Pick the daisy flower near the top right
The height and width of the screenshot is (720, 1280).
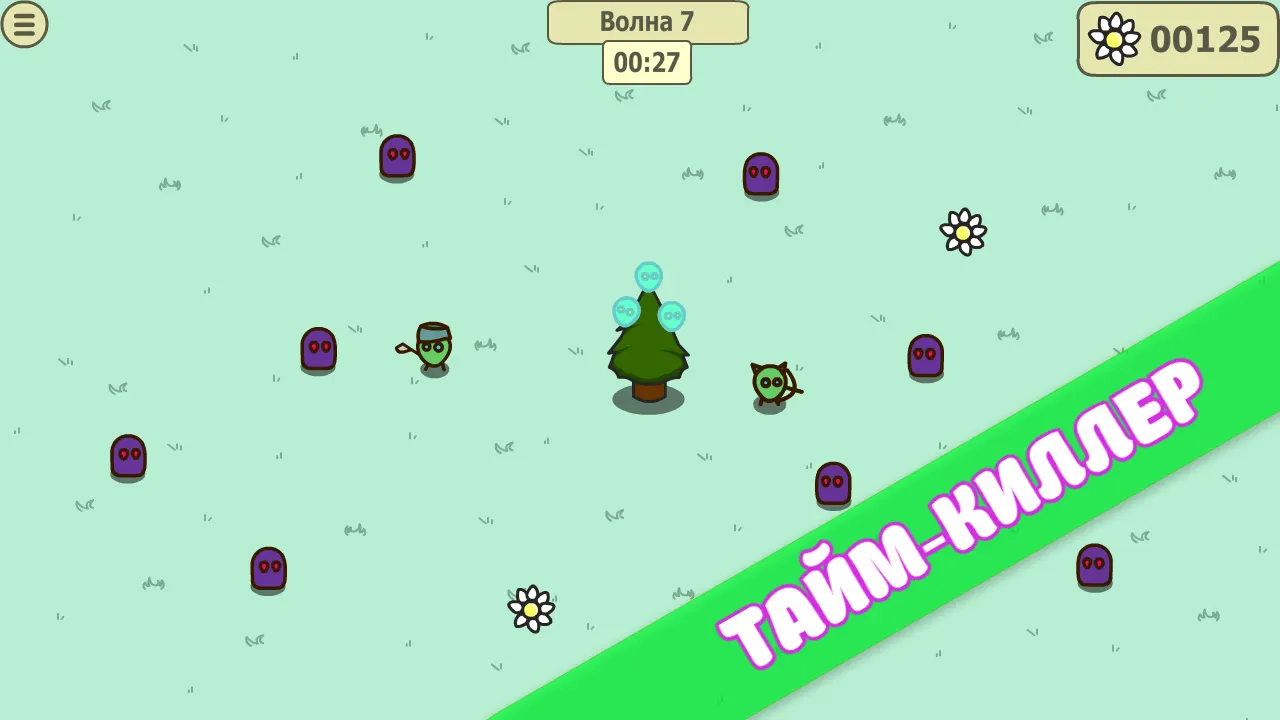click(962, 232)
